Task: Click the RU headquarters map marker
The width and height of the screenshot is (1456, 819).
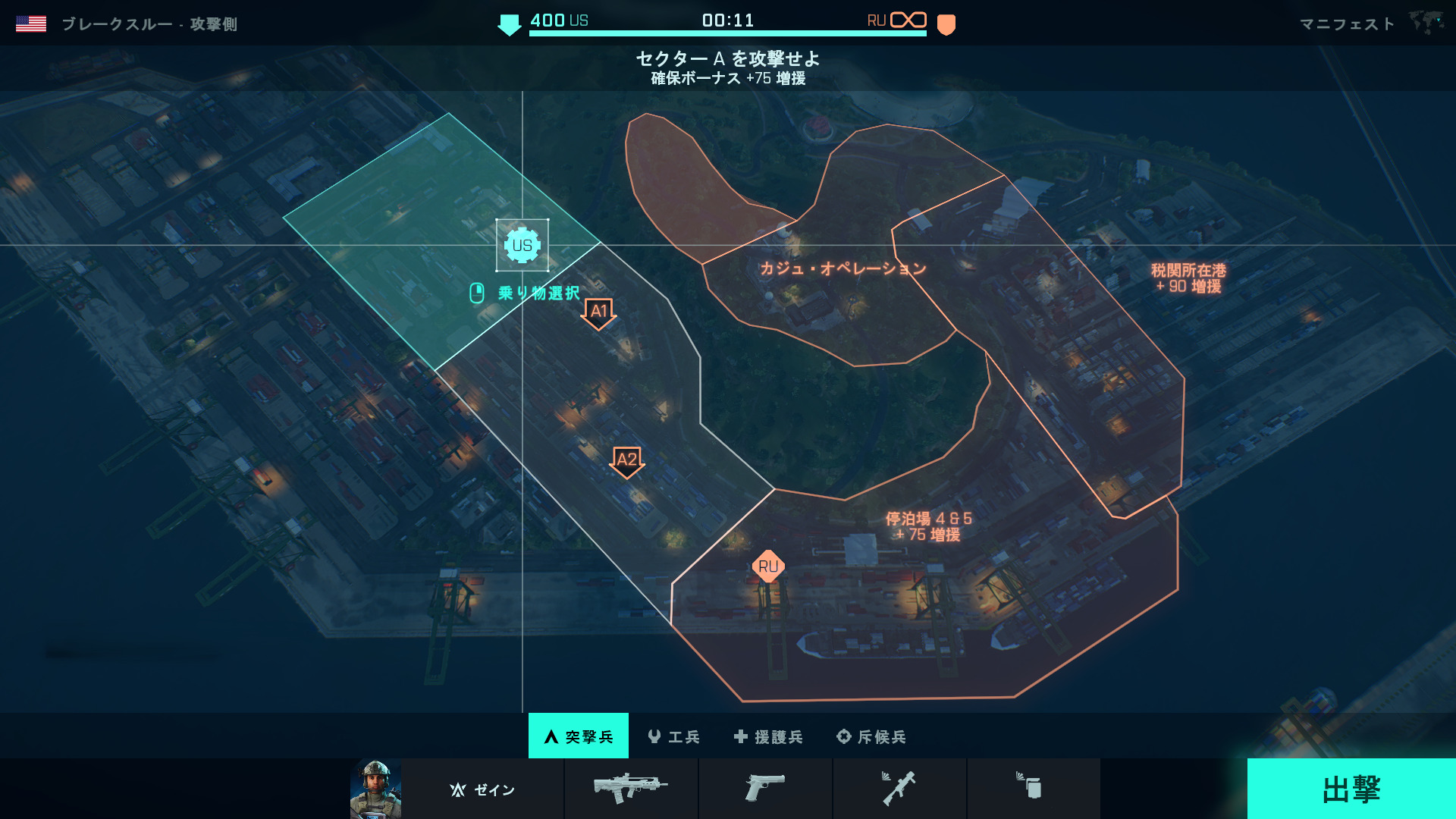Action: pos(767,566)
